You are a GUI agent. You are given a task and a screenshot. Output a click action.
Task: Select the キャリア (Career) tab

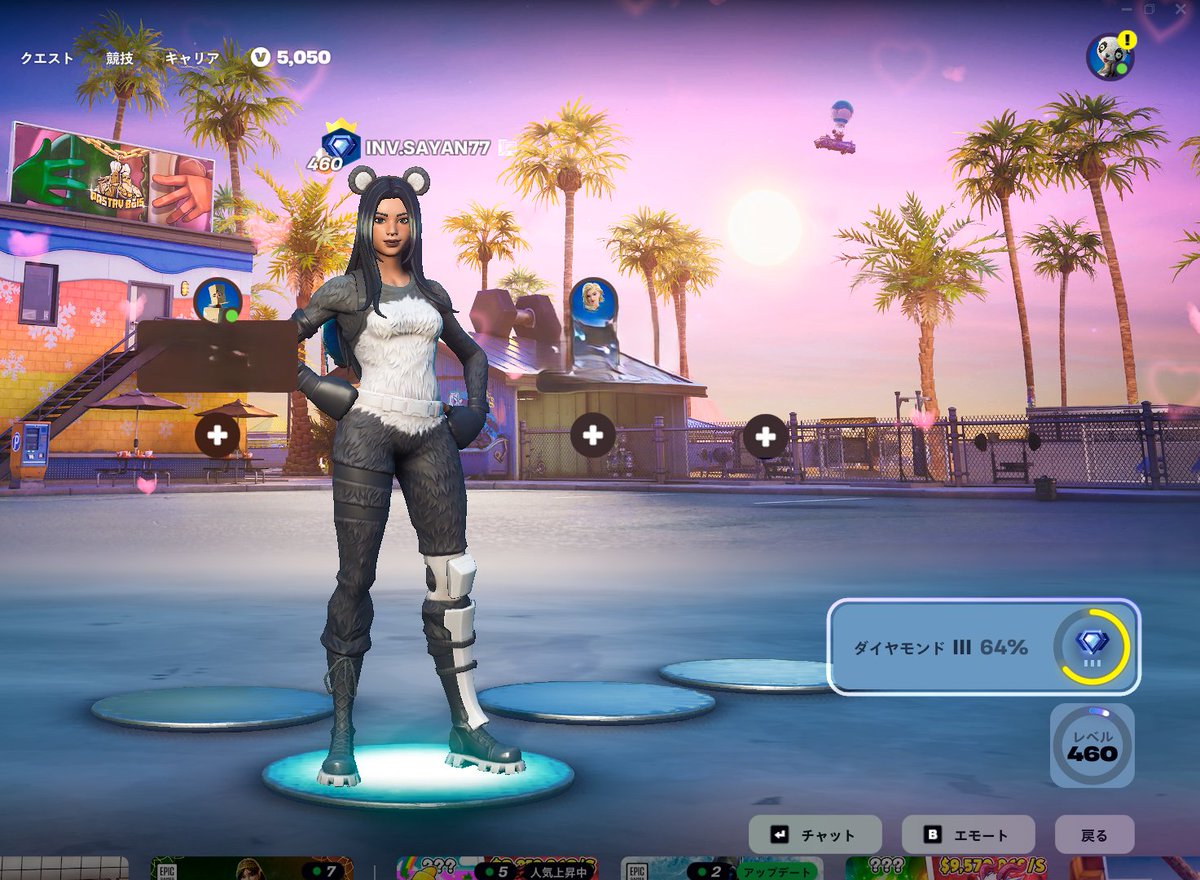192,58
